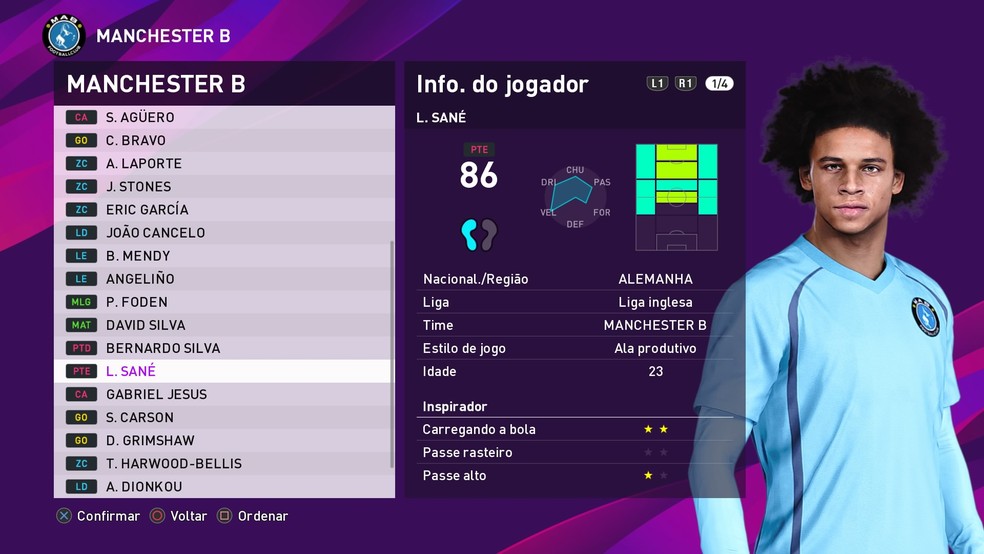This screenshot has height=554, width=984.
Task: Choose João Cancelo player row
Action: pos(224,232)
